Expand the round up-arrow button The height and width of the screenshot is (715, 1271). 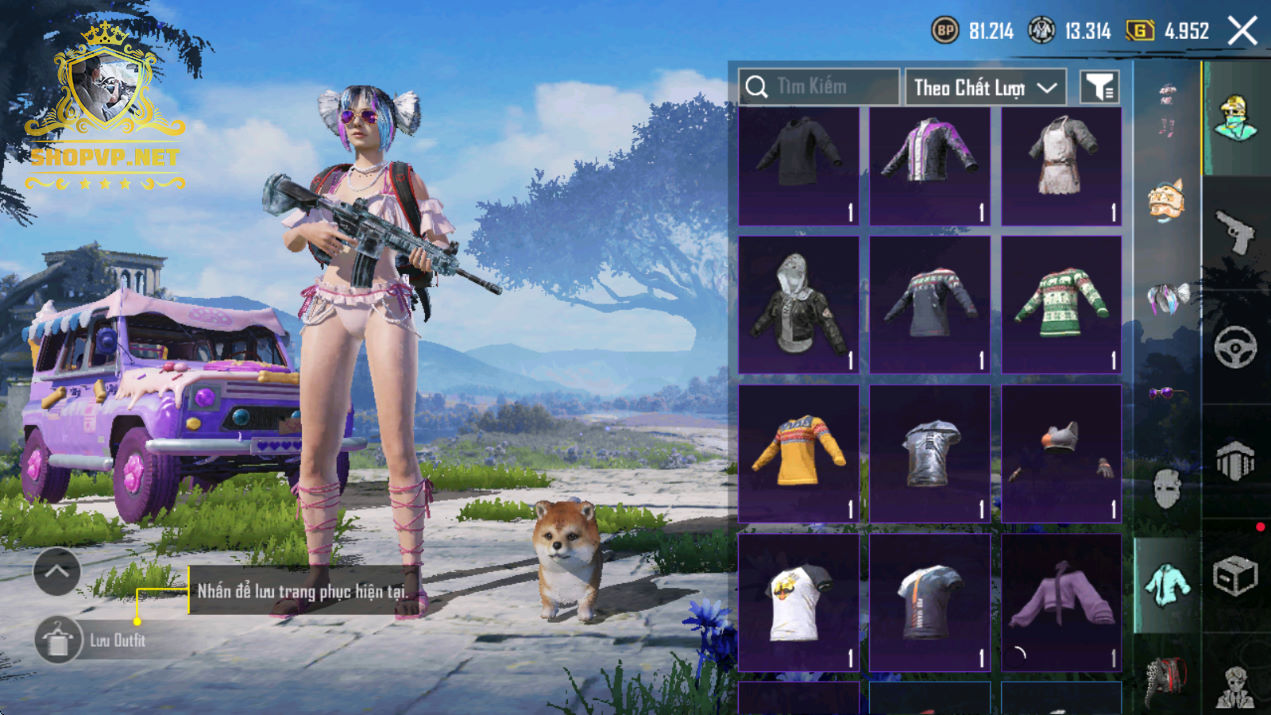pos(57,572)
